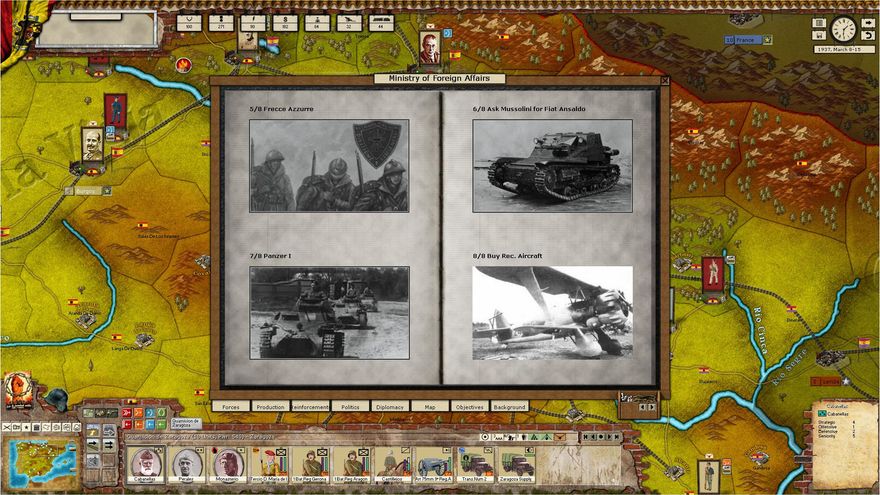The width and height of the screenshot is (880, 495).
Task: Switch to the Reinforcement tab
Action: [x=310, y=407]
